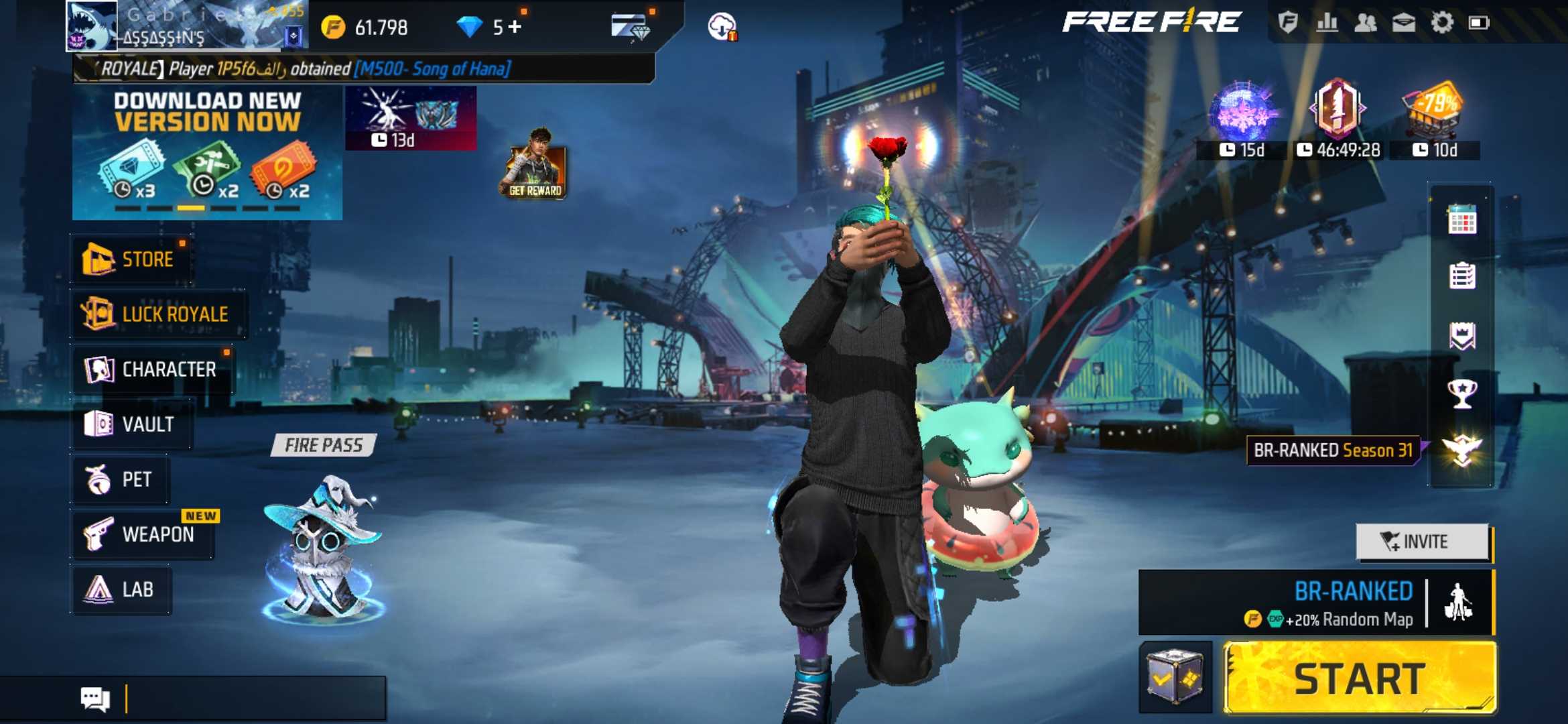Open the Lab menu
1568x724 pixels.
[x=121, y=589]
